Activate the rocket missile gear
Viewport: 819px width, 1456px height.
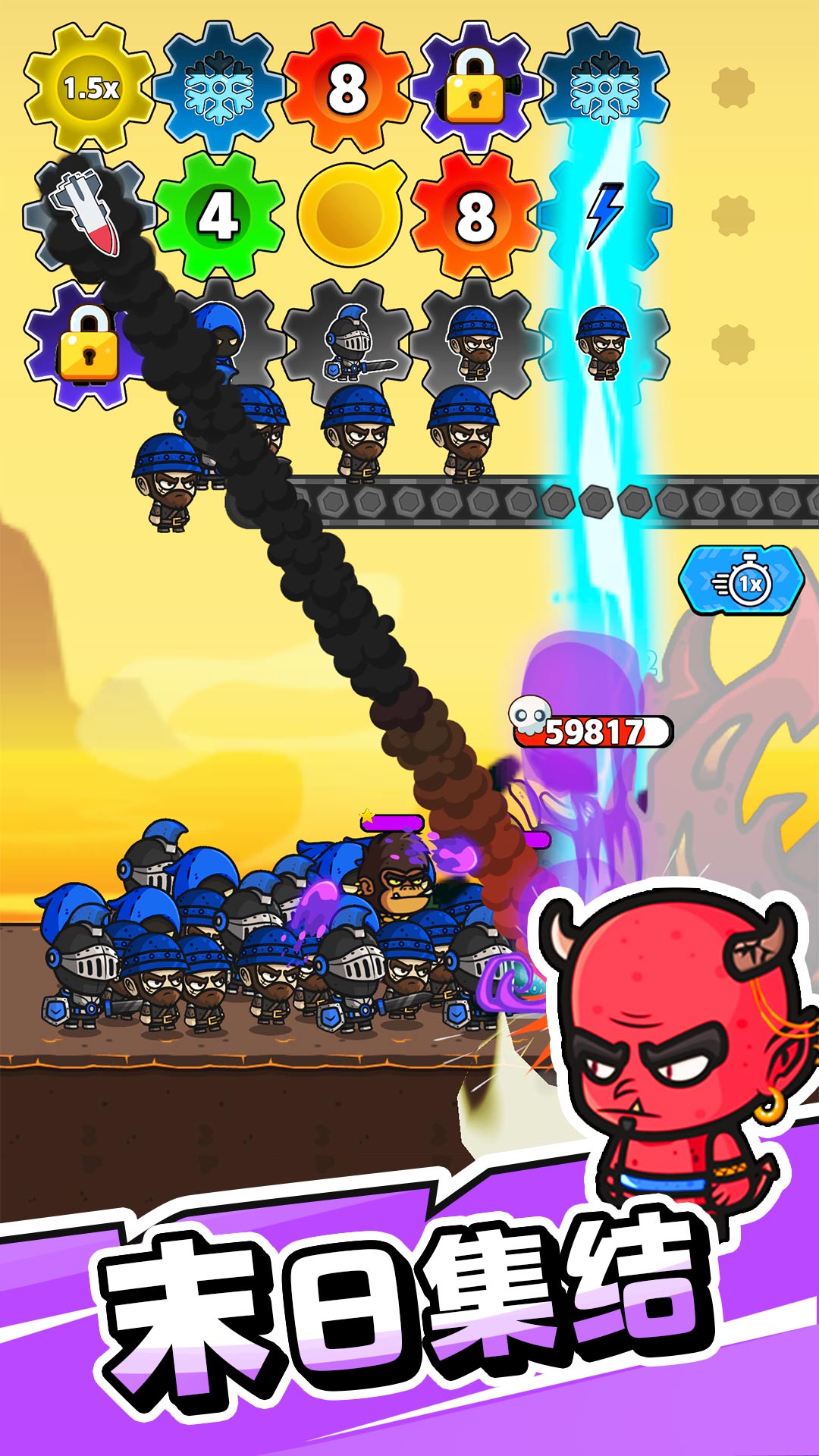pos(85,212)
